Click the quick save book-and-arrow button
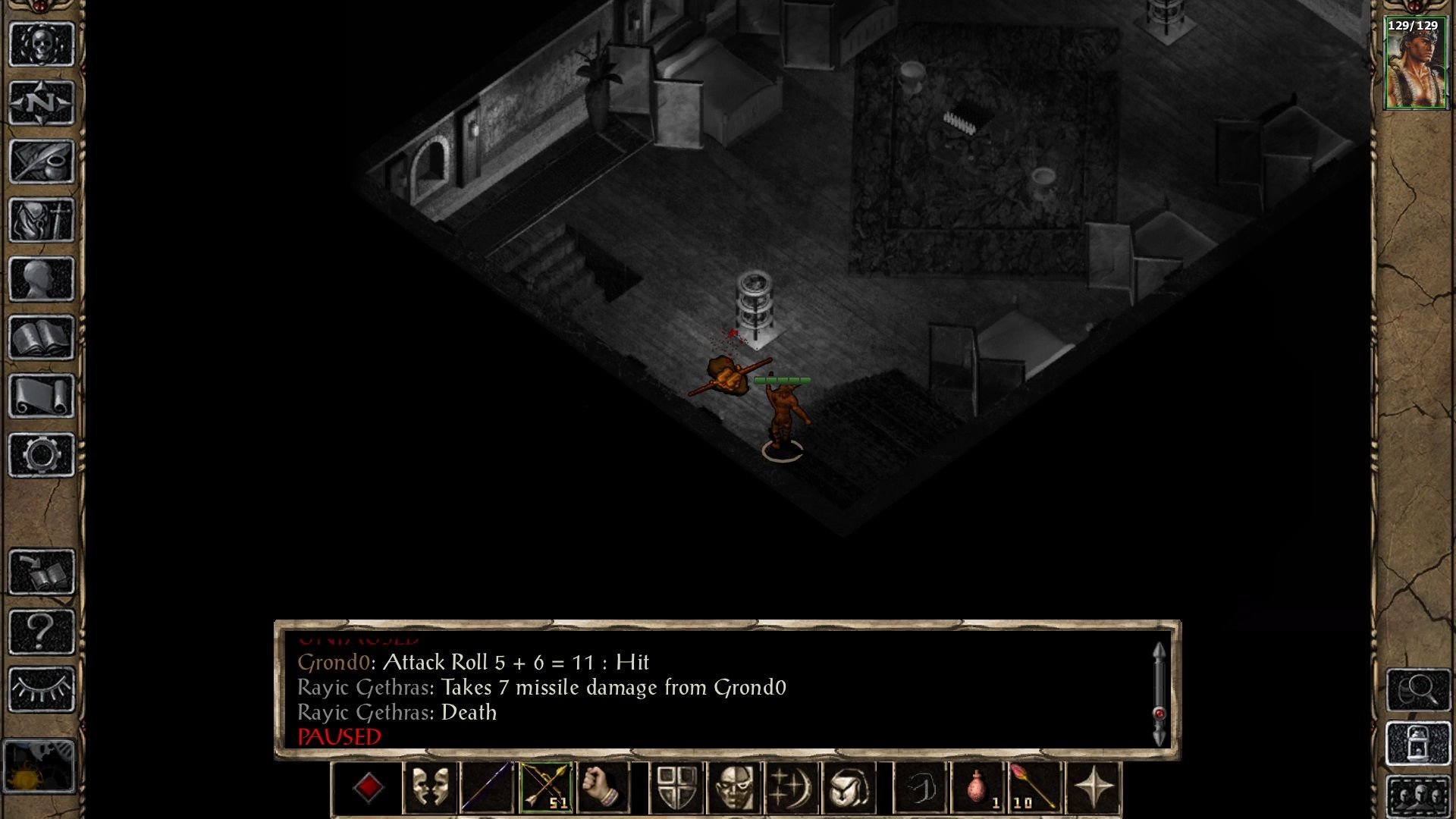This screenshot has height=819, width=1456. (x=42, y=572)
